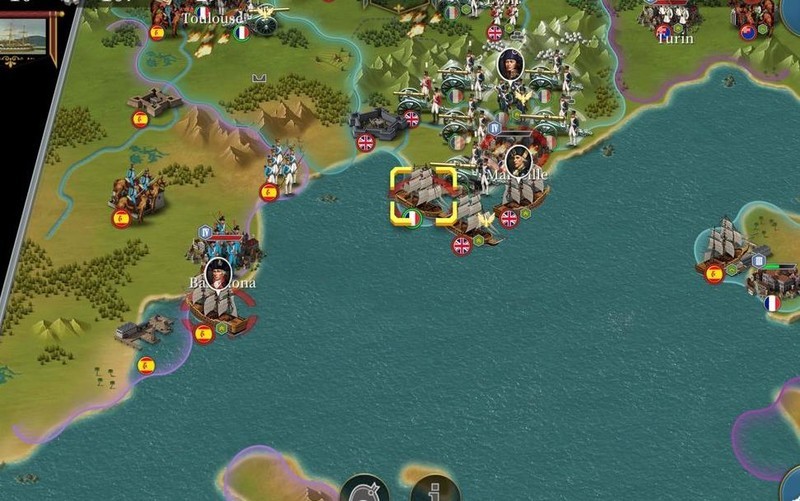Select the warship highlighted with yellow brackets
This screenshot has width=800, height=501.
423,194
